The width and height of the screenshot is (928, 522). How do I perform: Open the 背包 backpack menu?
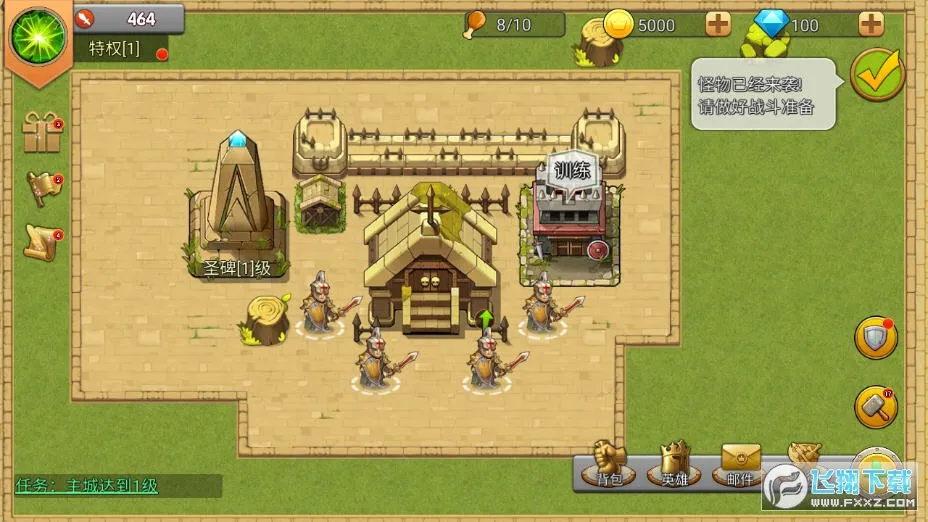pos(609,465)
